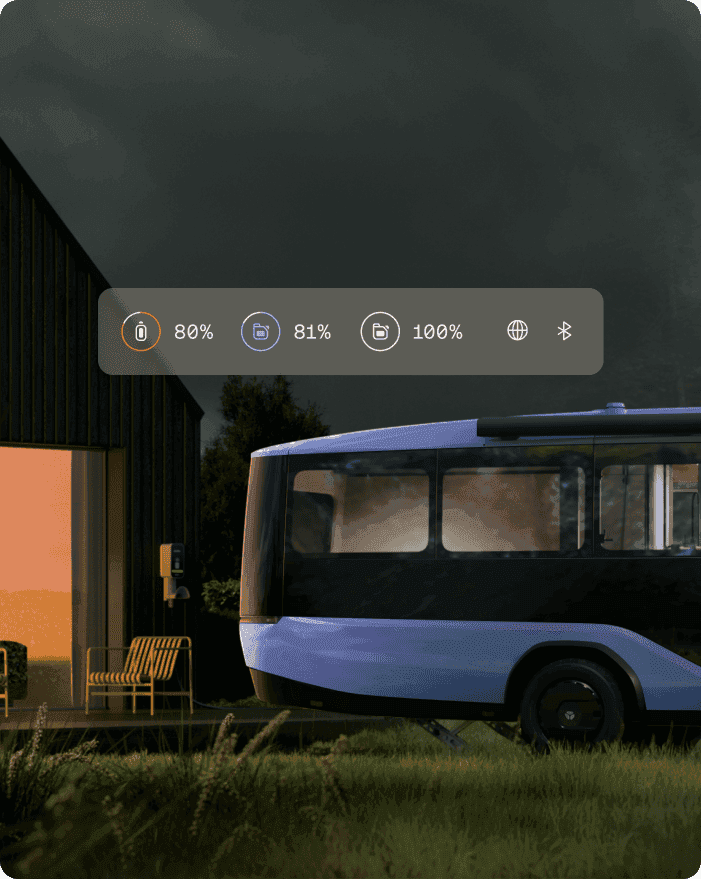Select the white-ringed tank icon at 100%
701x879 pixels.
[380, 332]
